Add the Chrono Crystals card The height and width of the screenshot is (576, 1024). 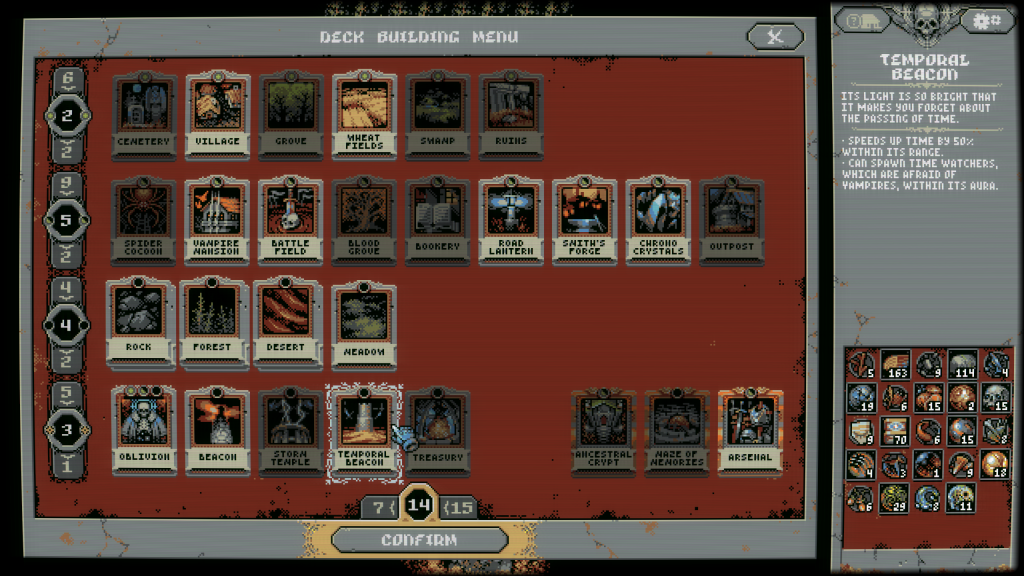click(x=658, y=221)
